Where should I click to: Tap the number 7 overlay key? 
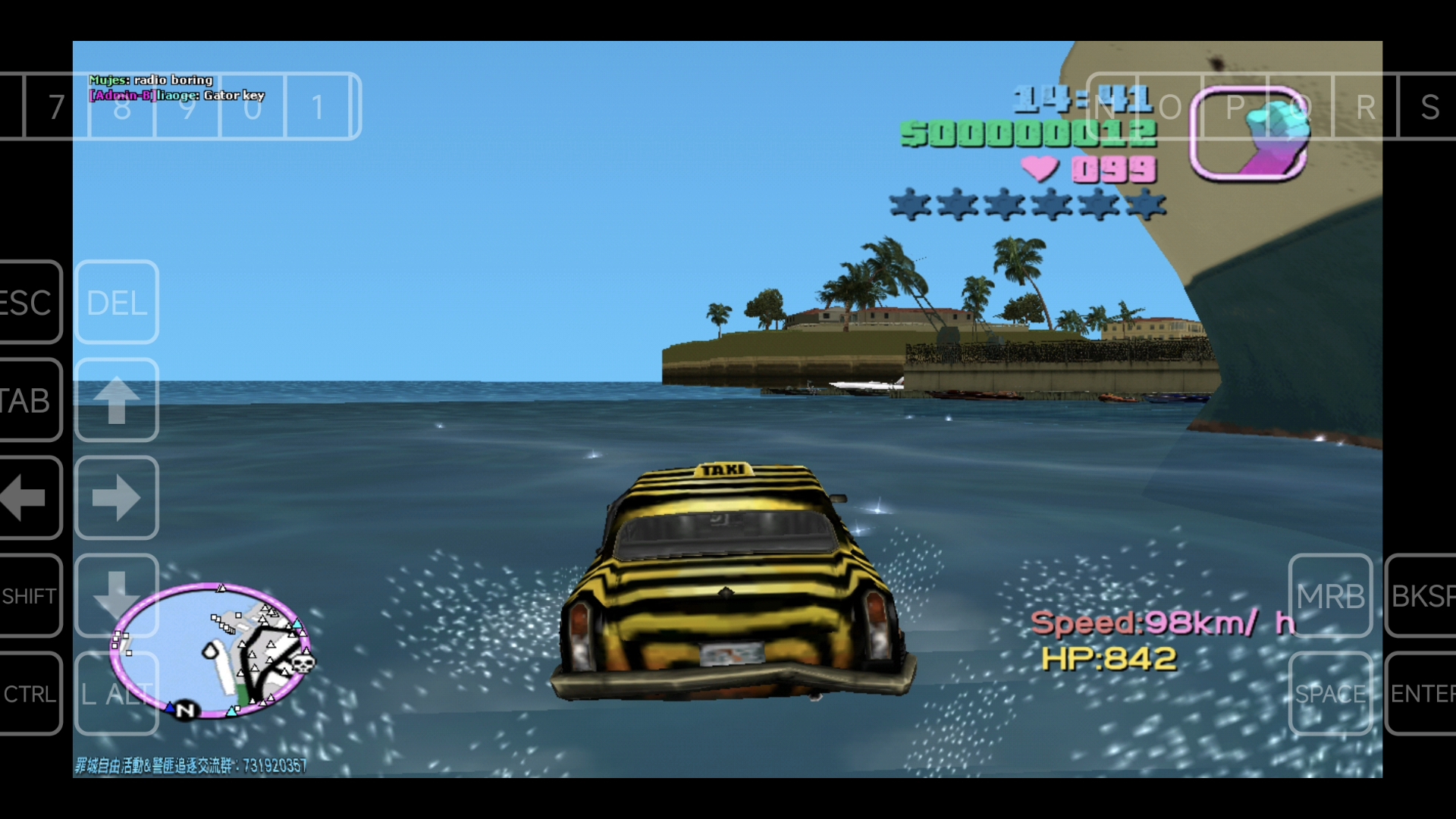(x=56, y=107)
